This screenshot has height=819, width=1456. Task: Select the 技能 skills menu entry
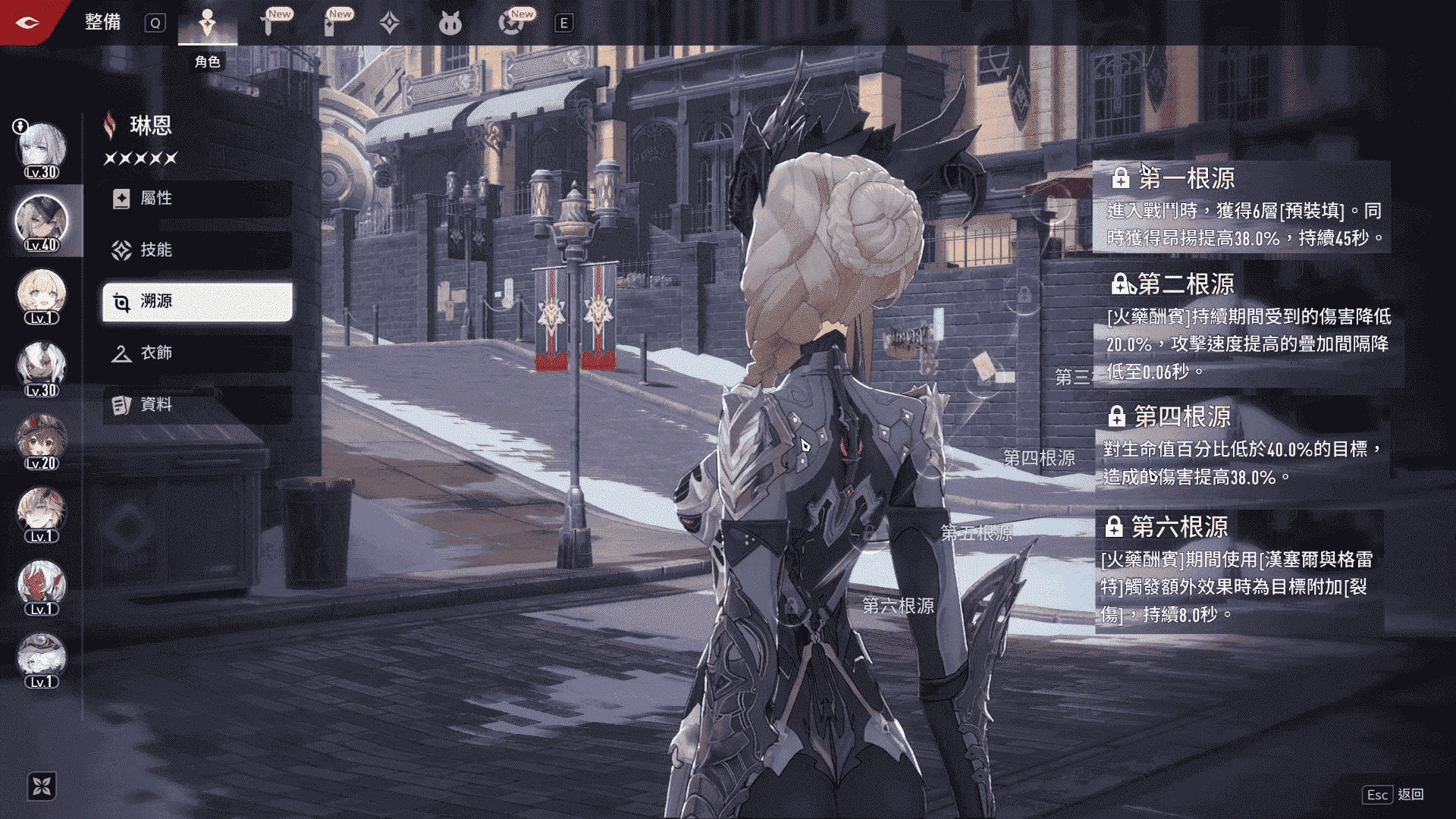[x=196, y=250]
